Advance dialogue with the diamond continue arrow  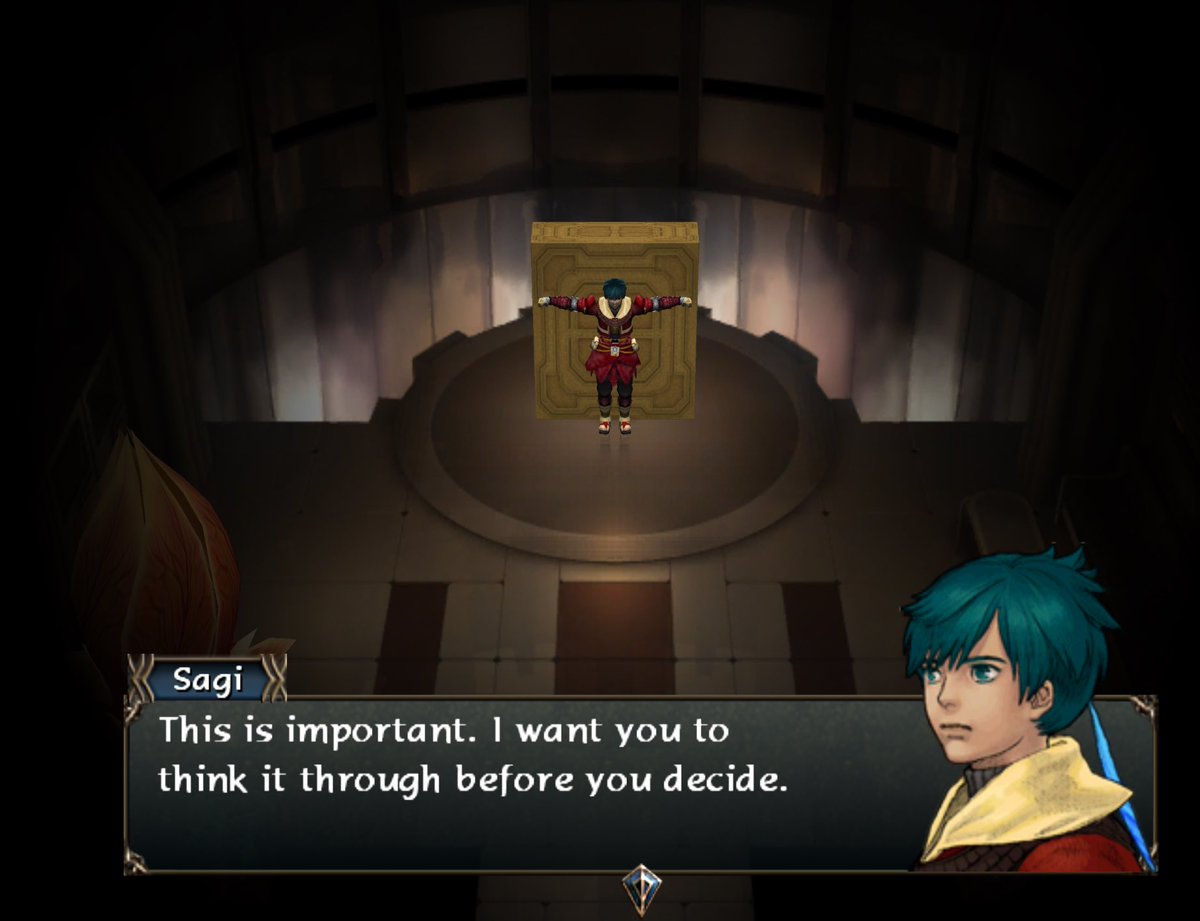(x=640, y=885)
